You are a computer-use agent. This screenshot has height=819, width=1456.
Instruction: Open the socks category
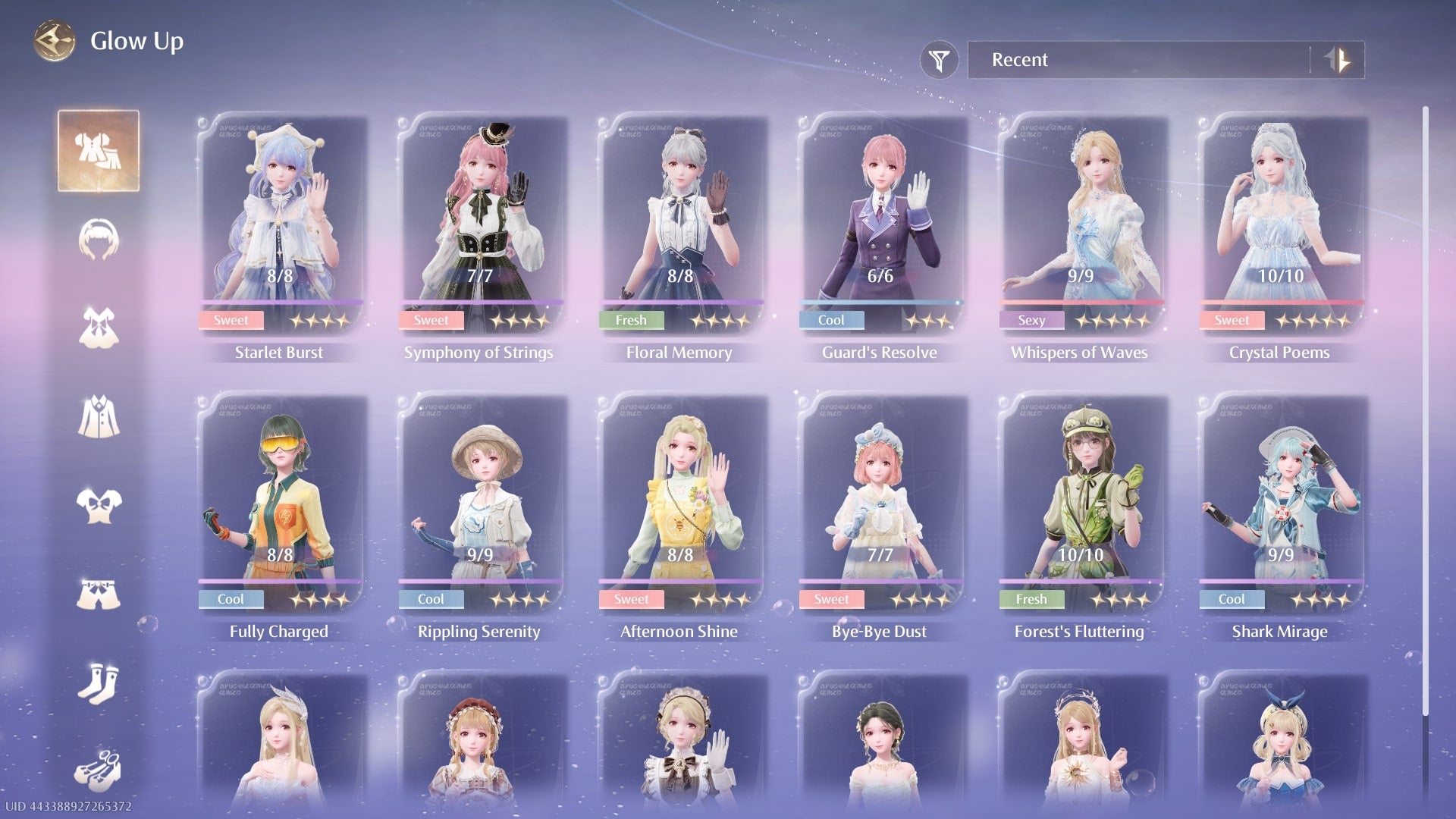(x=99, y=682)
